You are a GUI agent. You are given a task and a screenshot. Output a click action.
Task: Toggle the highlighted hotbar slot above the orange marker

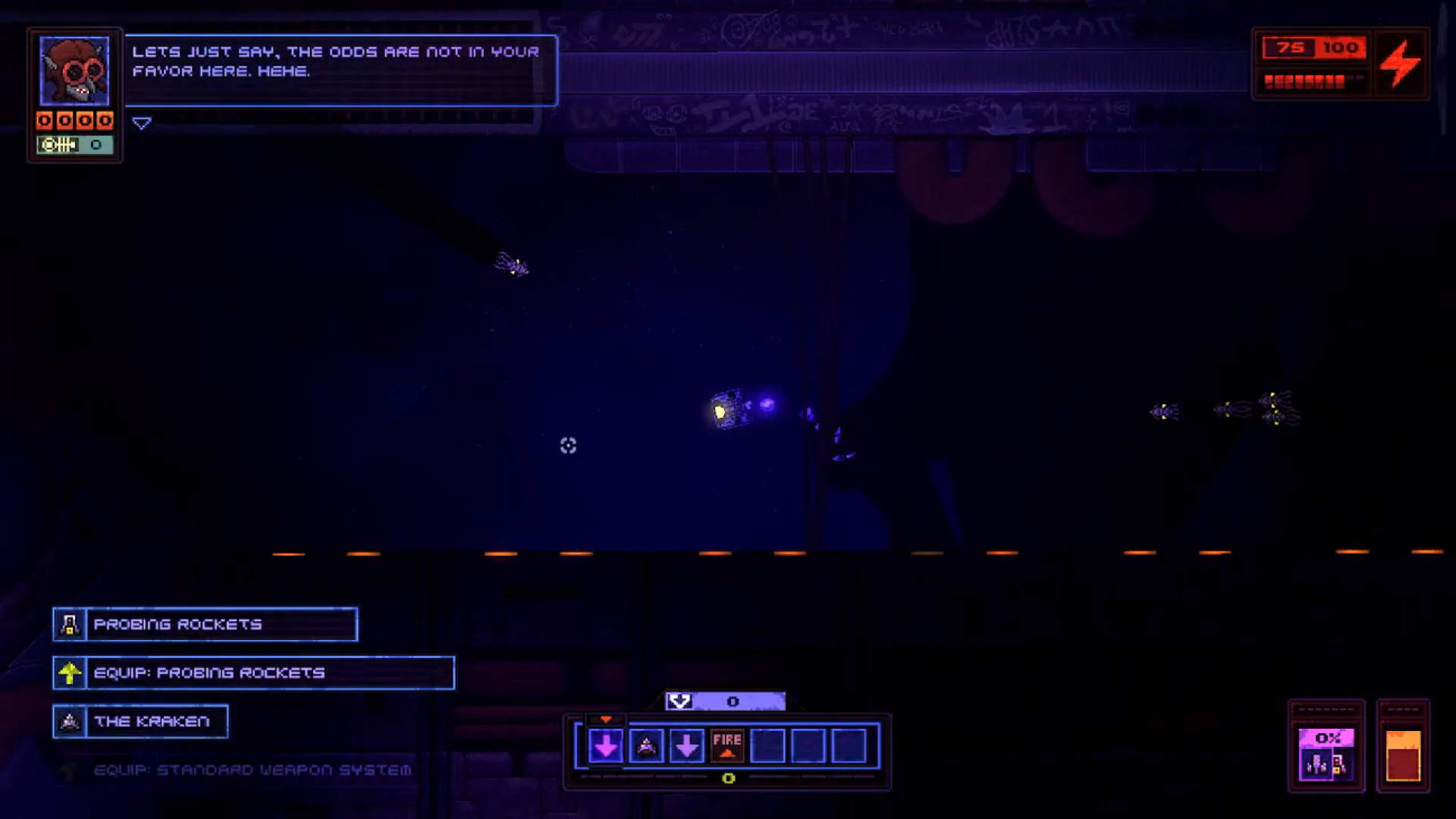(605, 747)
